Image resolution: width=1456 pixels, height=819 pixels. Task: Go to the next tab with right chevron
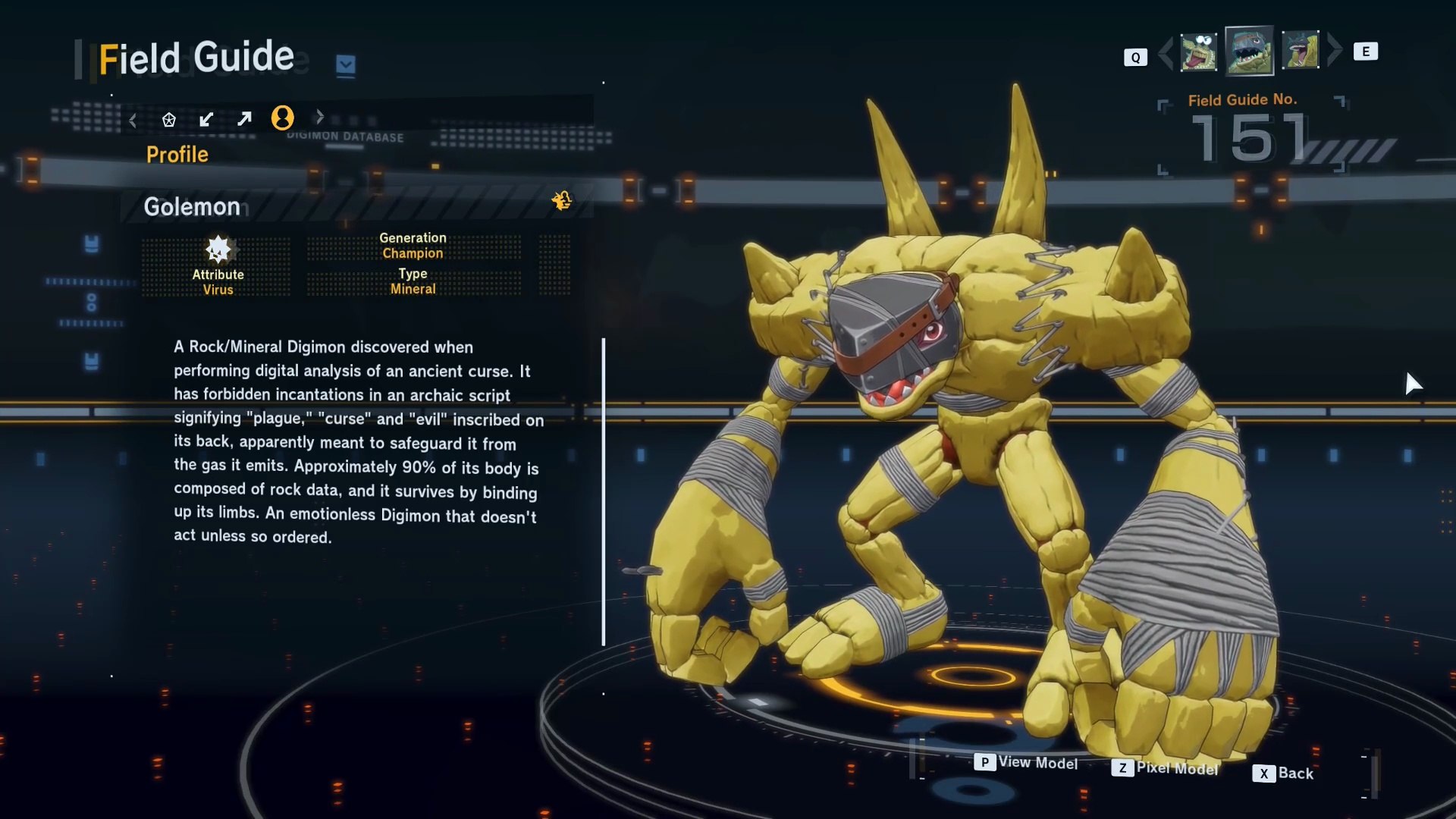(x=320, y=117)
